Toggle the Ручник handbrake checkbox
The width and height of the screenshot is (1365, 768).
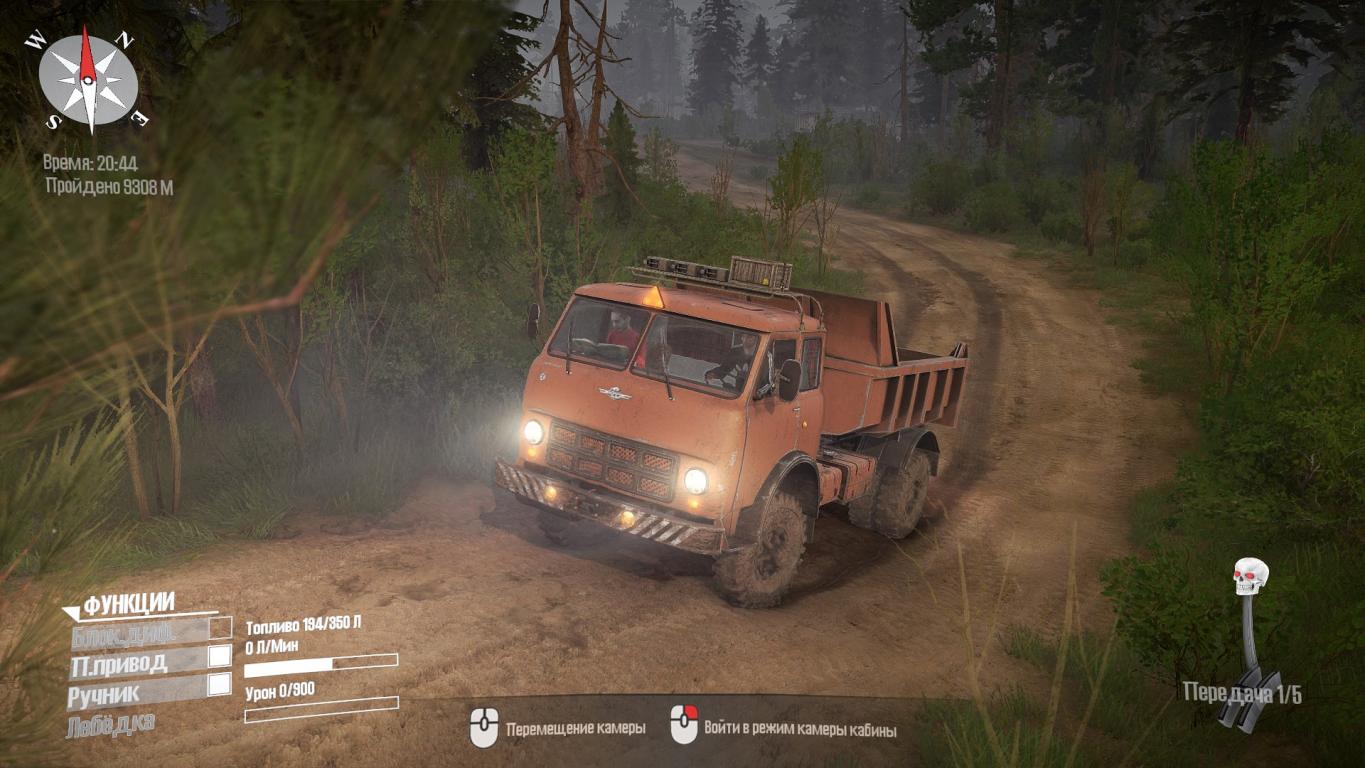click(219, 685)
